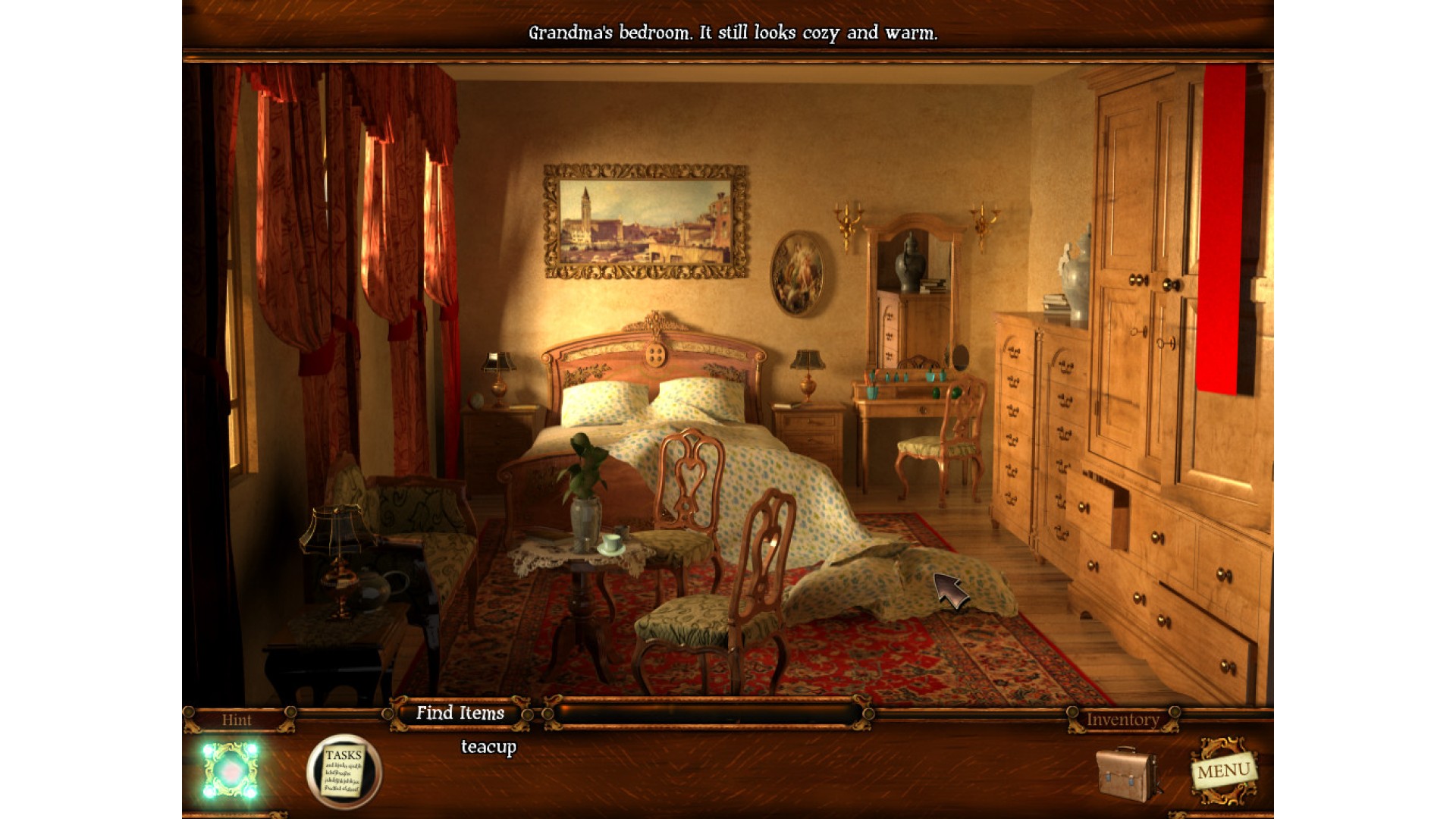This screenshot has height=819, width=1456.
Task: Click the Hint label
Action: tap(237, 720)
